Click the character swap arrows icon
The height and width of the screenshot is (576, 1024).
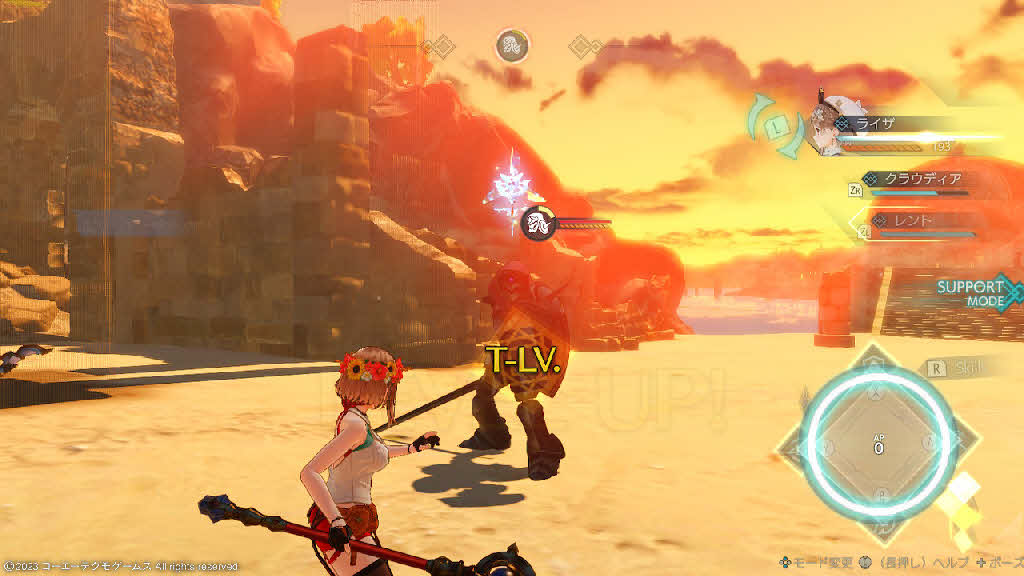click(777, 126)
